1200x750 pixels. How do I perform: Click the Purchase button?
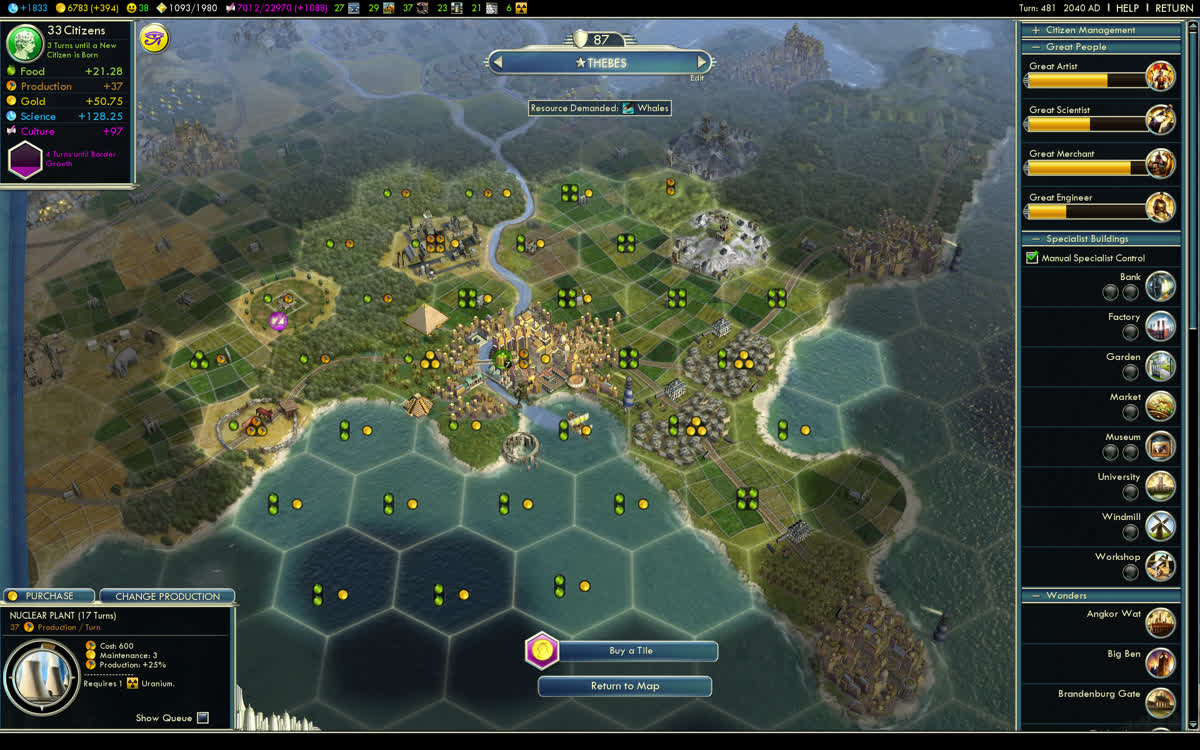point(49,596)
